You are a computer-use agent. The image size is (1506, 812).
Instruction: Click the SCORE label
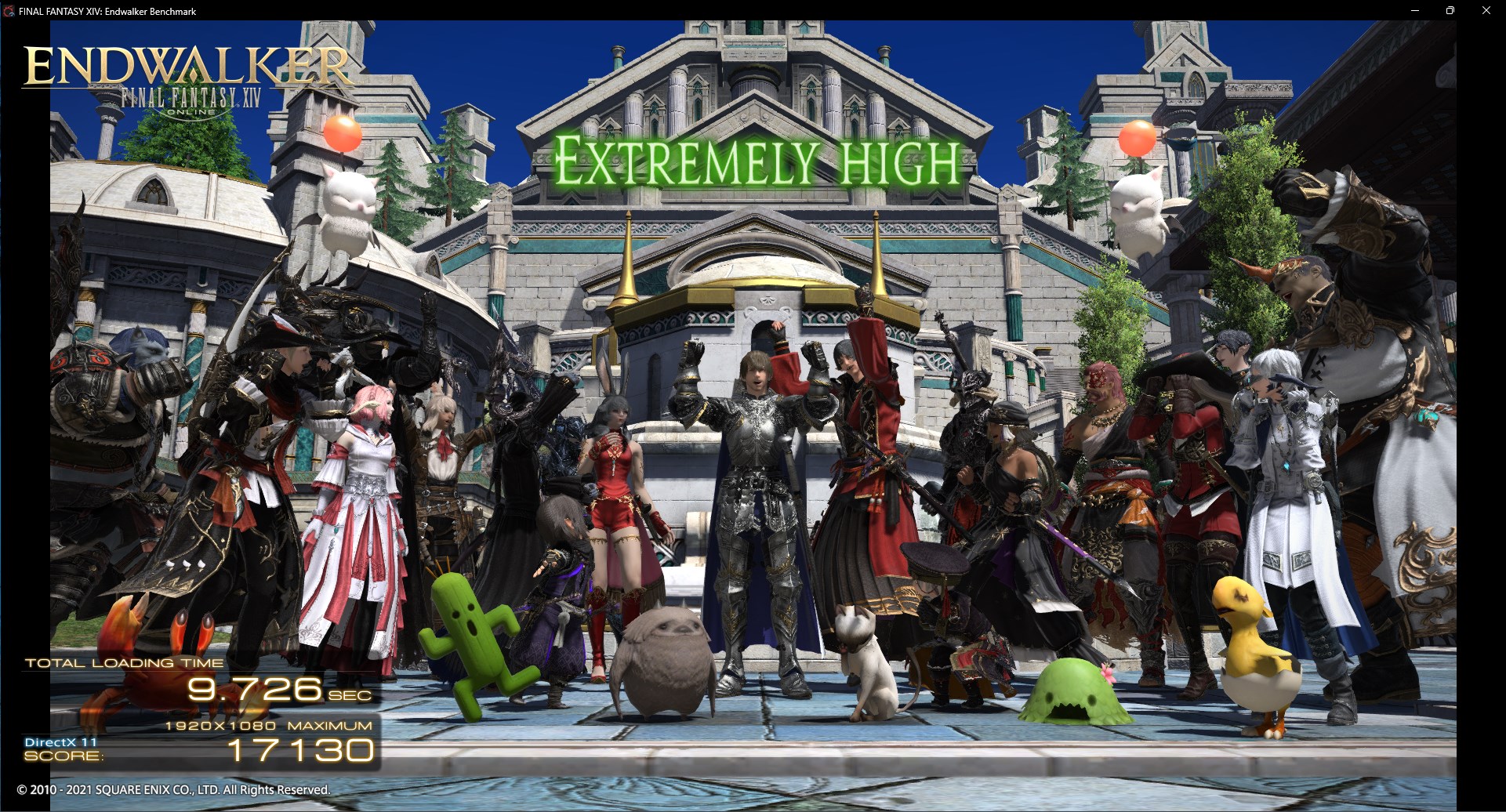pos(63,756)
